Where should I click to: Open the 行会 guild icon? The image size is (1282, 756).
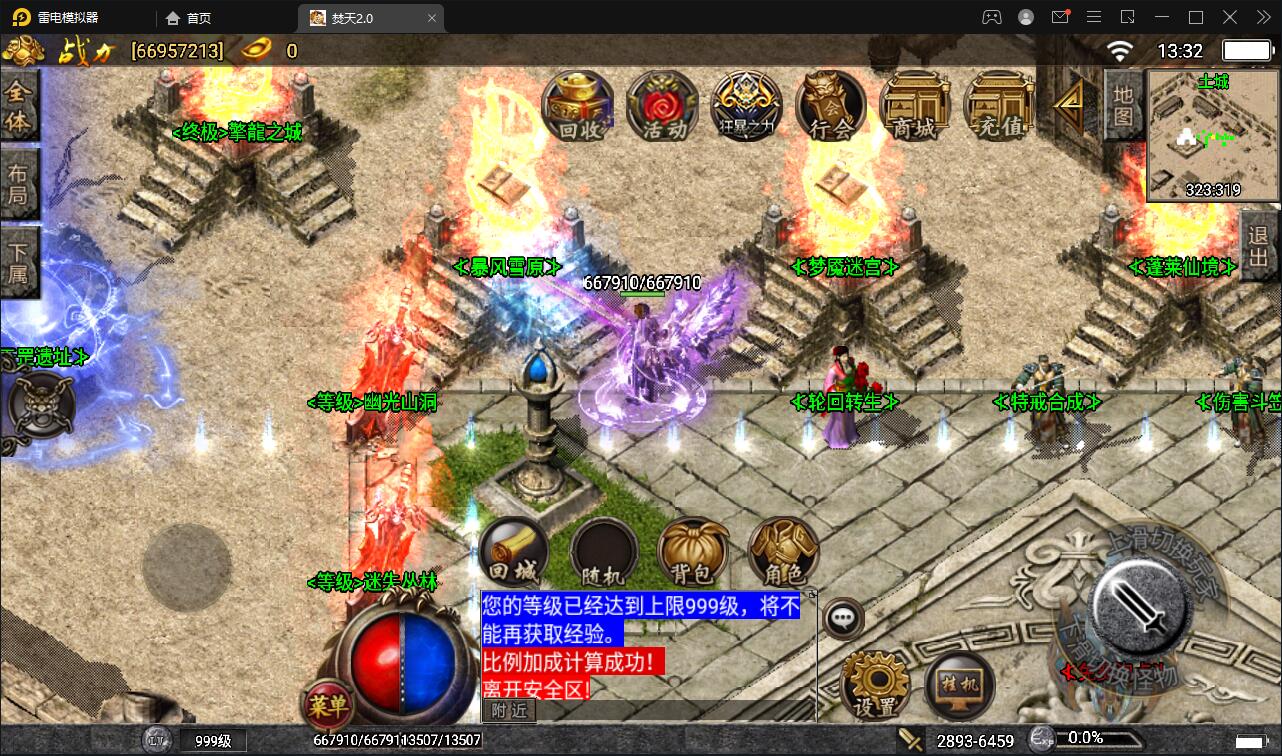[830, 105]
